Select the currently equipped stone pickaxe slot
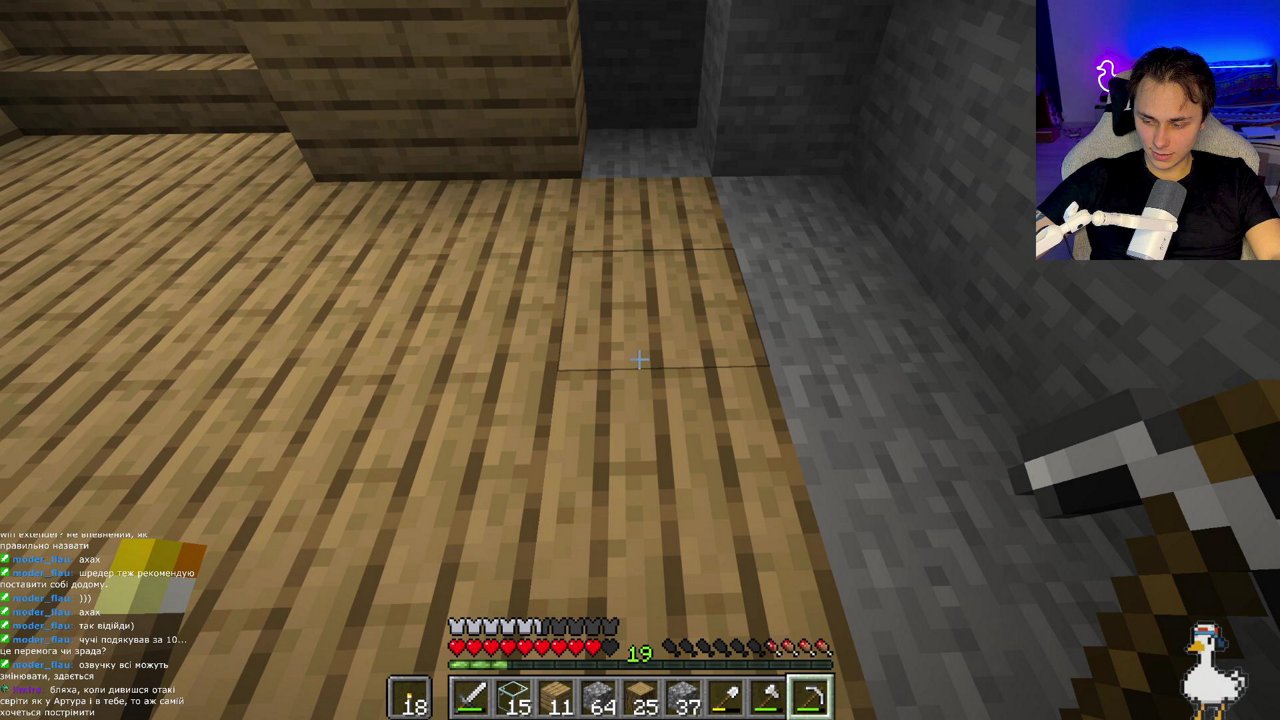This screenshot has width=1280, height=720. point(813,695)
